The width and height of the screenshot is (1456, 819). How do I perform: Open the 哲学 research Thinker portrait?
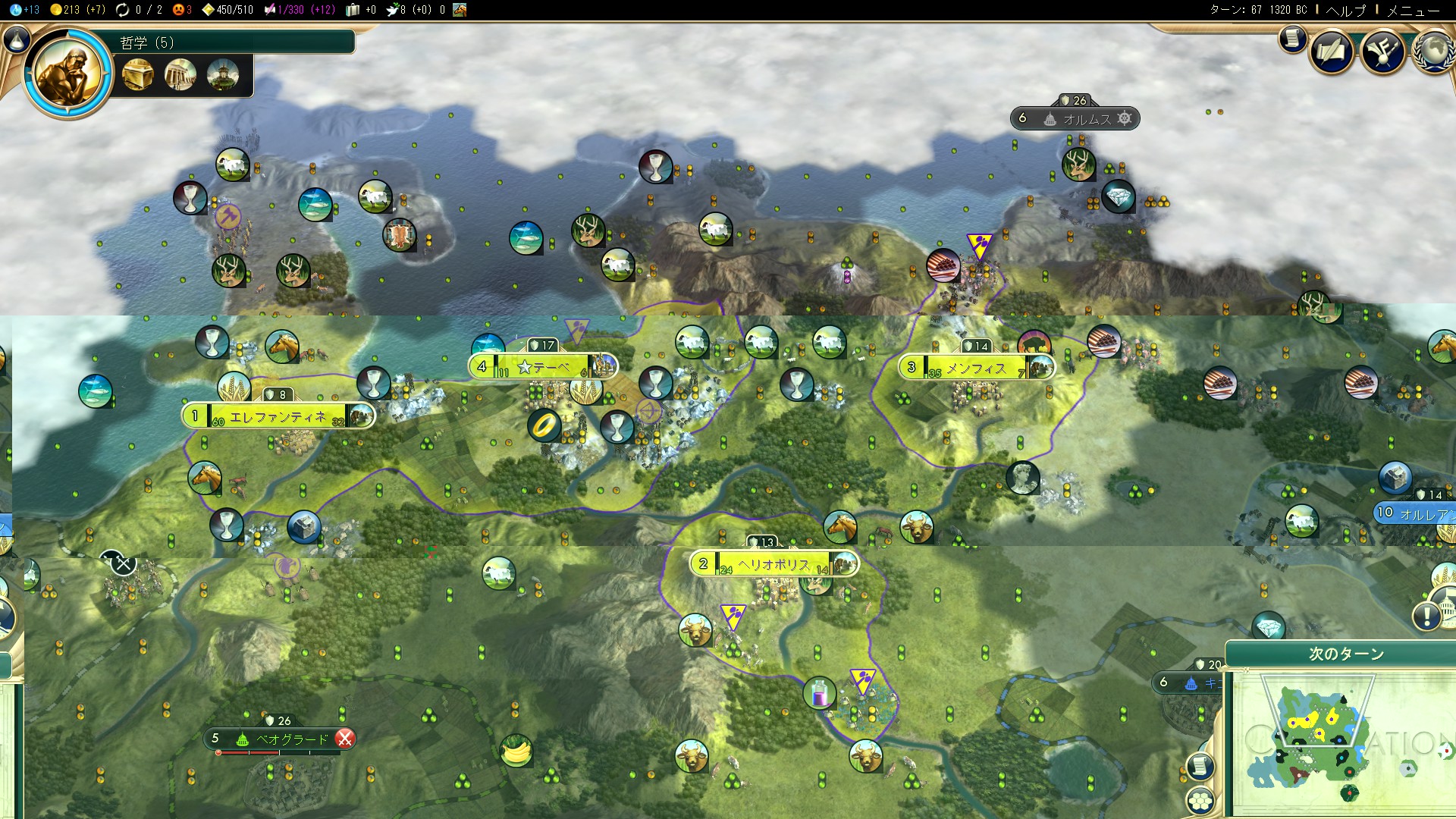pos(68,74)
